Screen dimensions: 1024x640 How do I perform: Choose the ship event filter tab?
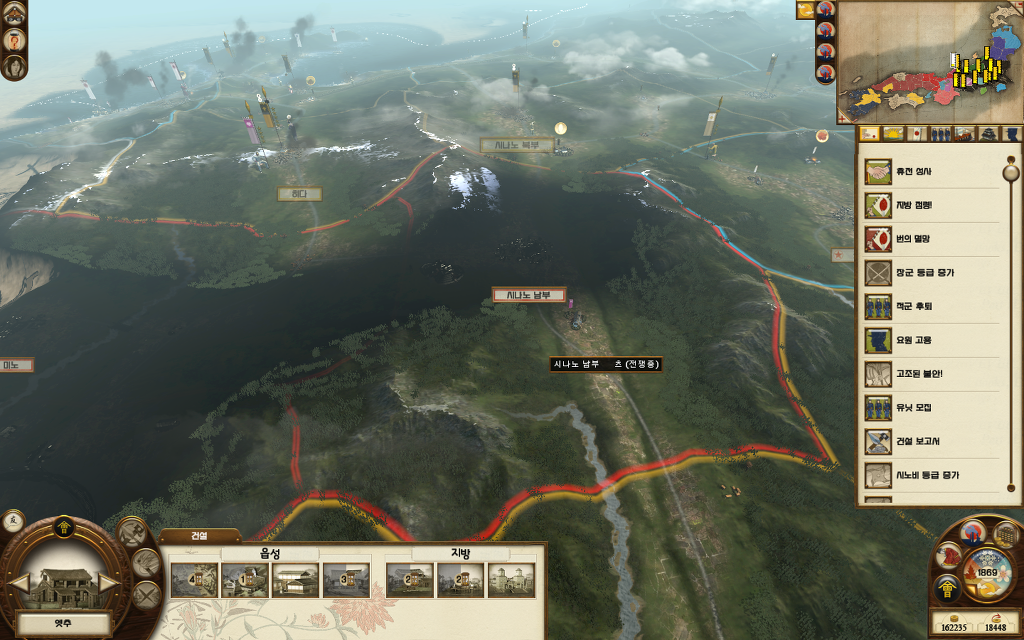pos(964,134)
